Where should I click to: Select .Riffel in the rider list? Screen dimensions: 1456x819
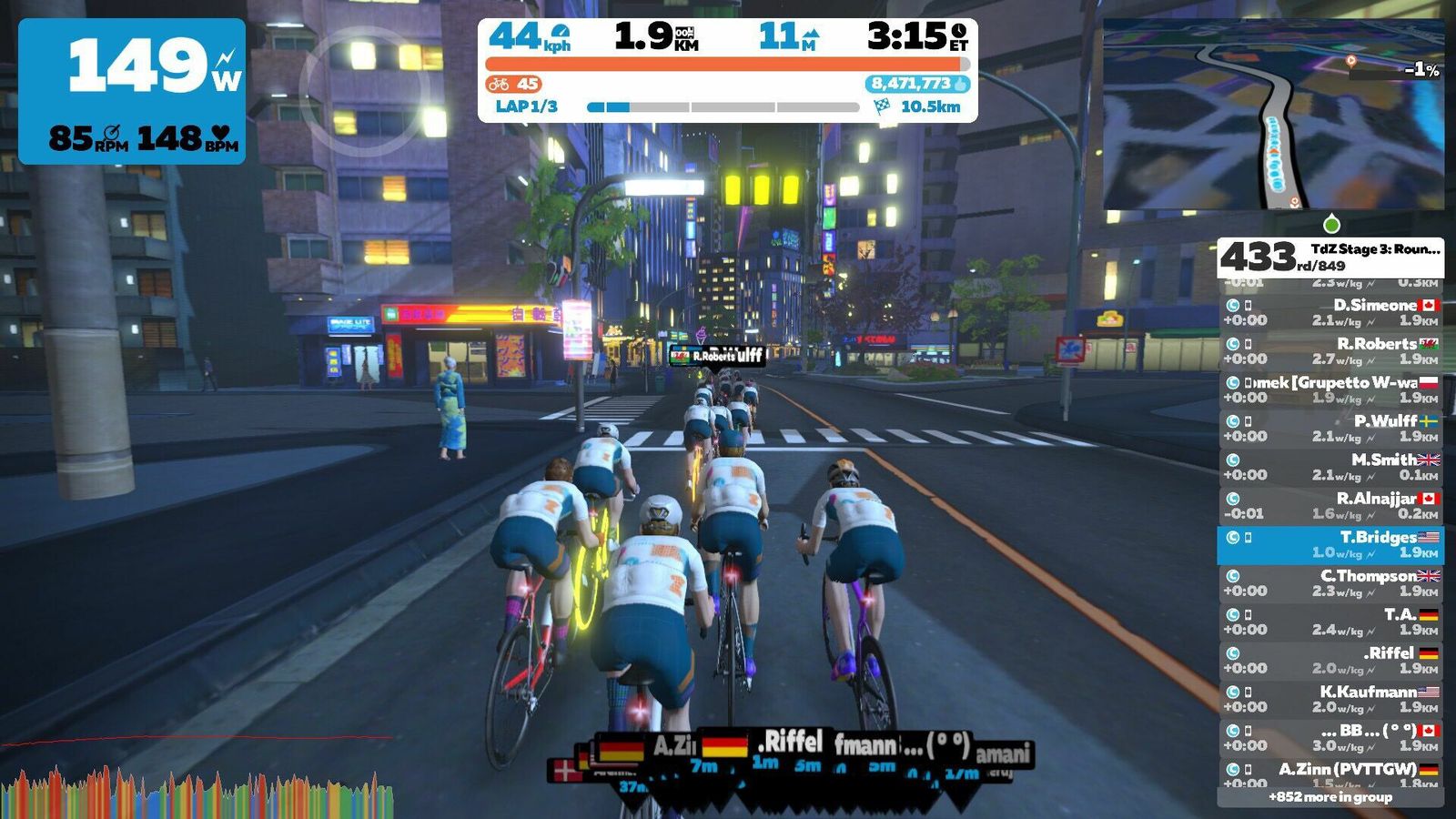[1330, 661]
